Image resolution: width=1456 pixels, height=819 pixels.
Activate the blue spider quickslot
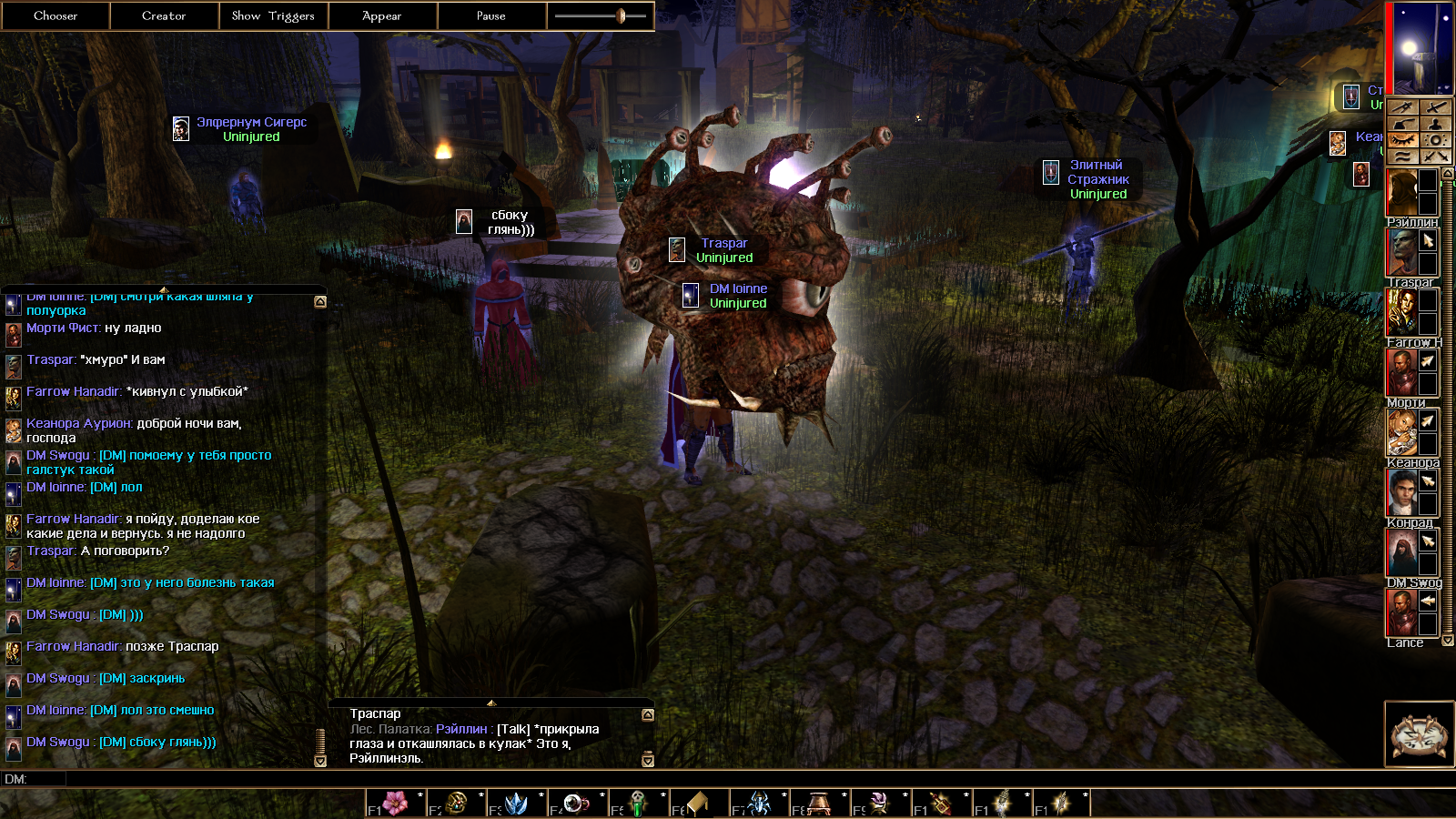coord(758,803)
